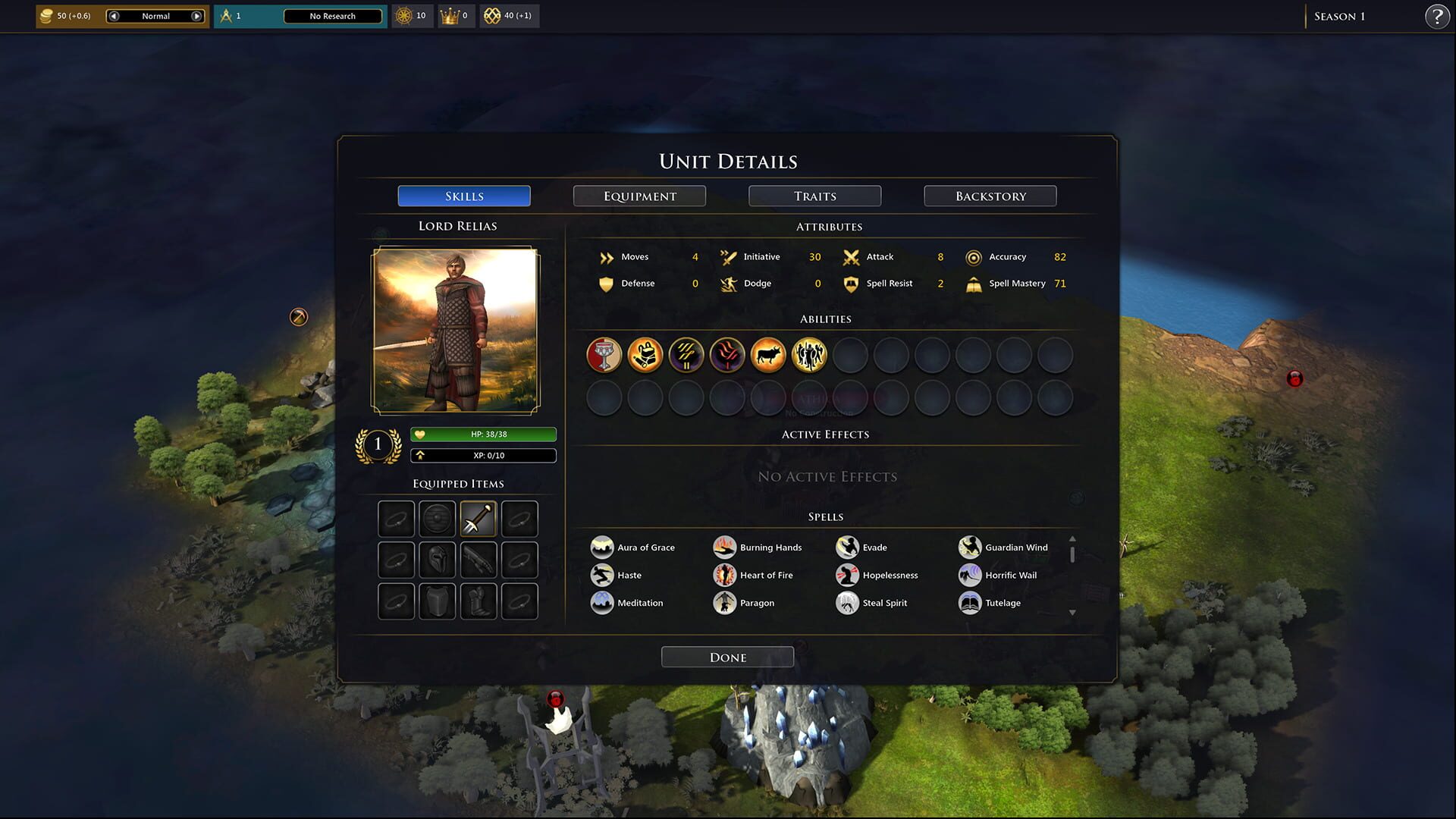Open the Burning Hands spell icon
The width and height of the screenshot is (1456, 819).
725,547
